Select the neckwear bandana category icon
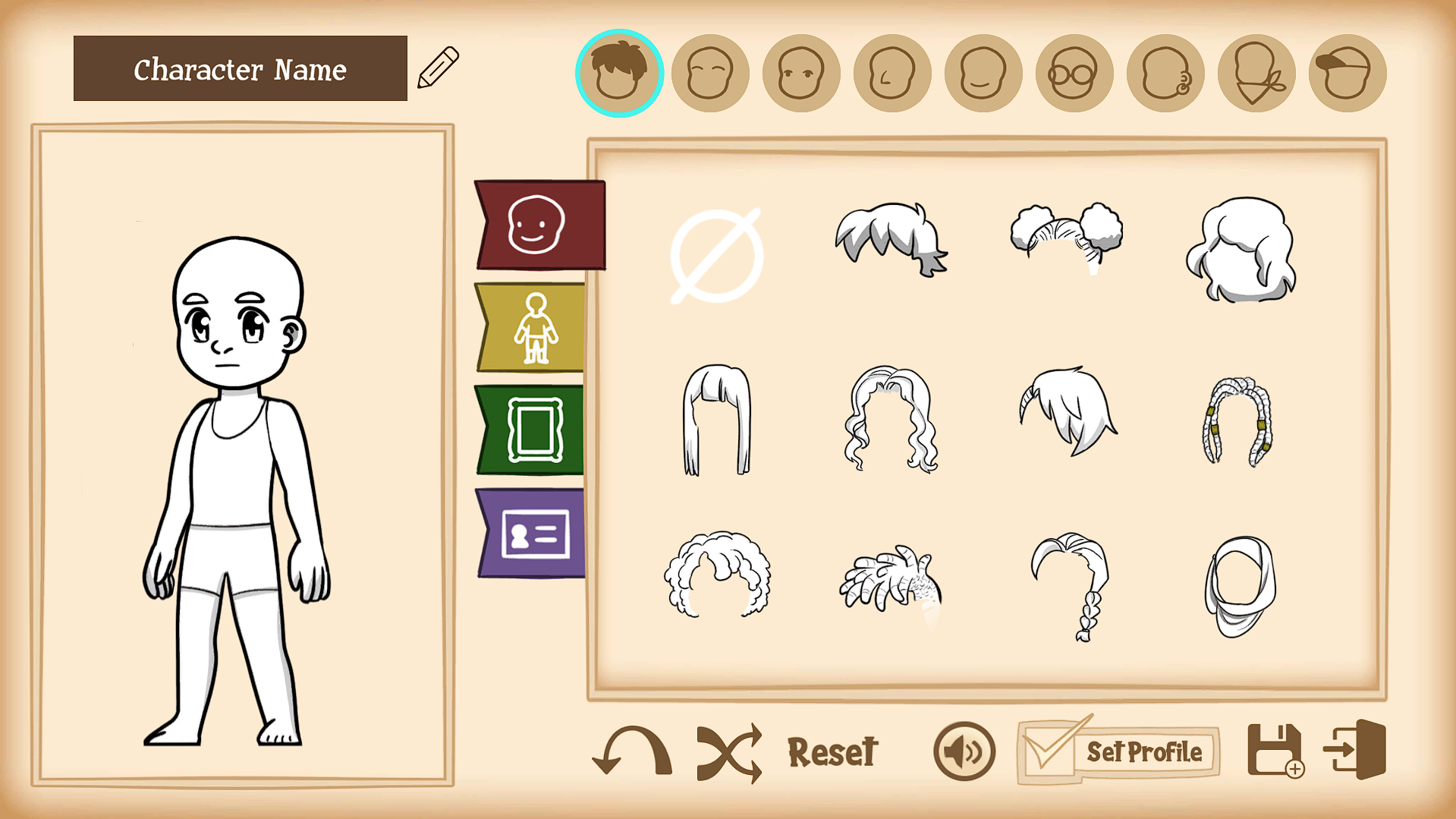The width and height of the screenshot is (1456, 819). [x=1256, y=72]
